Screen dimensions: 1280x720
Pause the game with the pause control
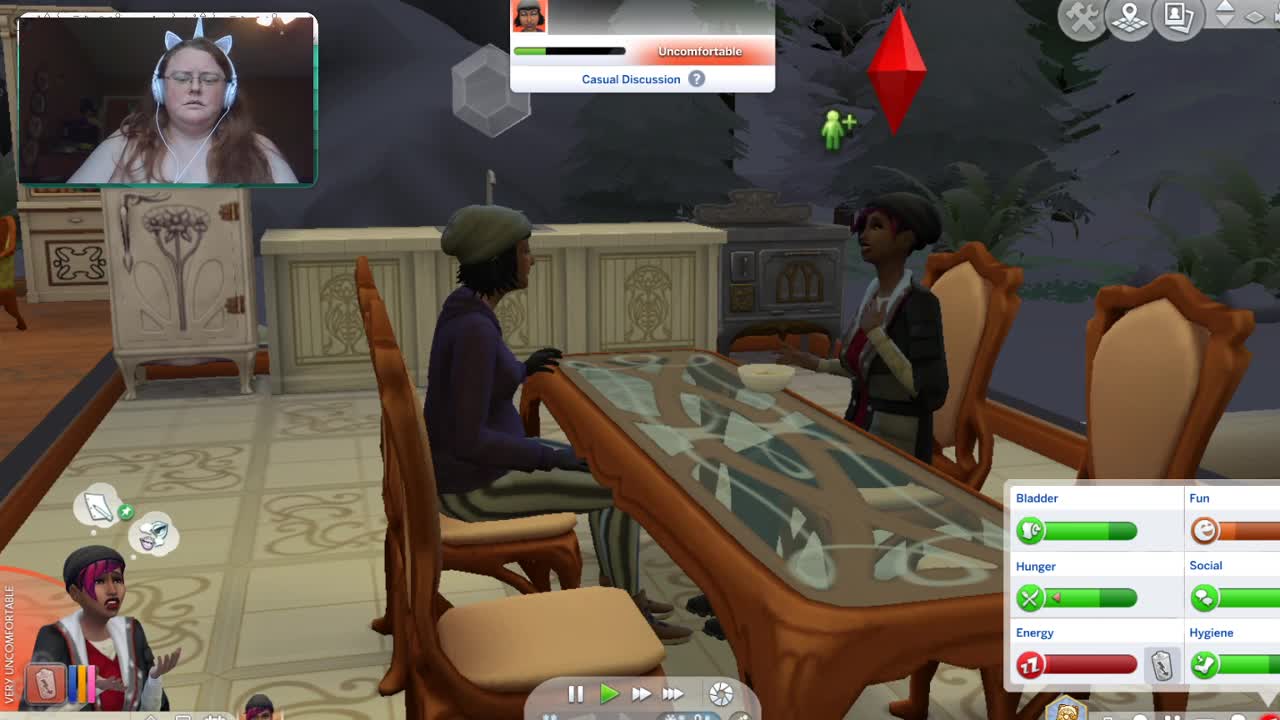click(x=577, y=692)
